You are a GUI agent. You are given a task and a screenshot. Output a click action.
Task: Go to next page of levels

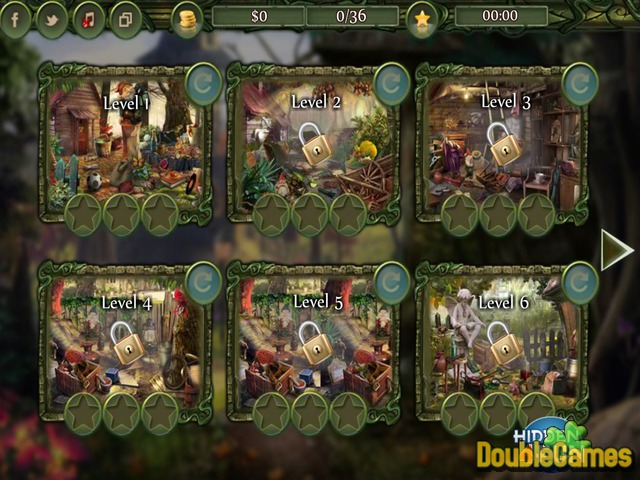pyautogui.click(x=616, y=250)
